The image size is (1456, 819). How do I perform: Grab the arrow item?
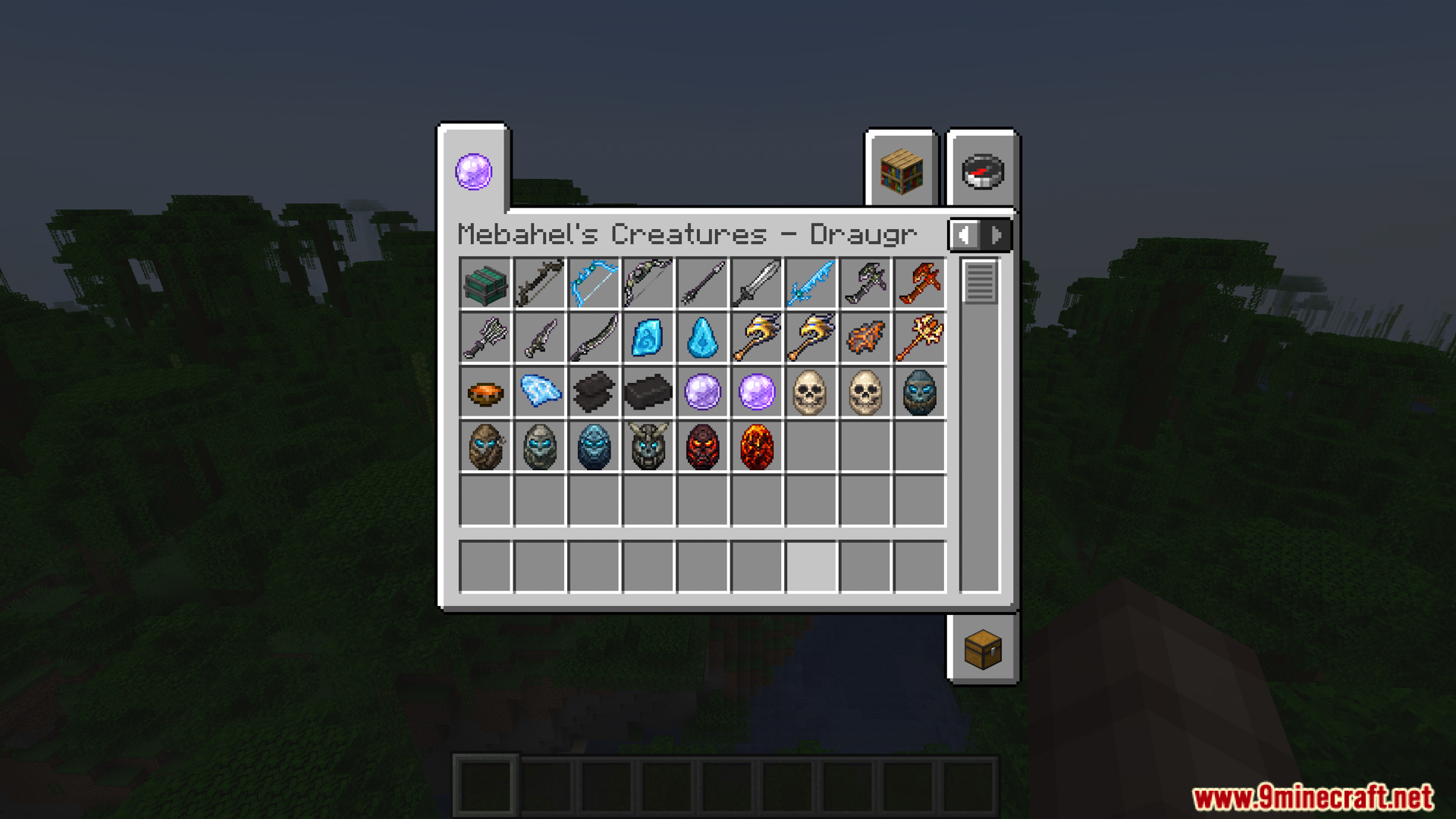702,284
